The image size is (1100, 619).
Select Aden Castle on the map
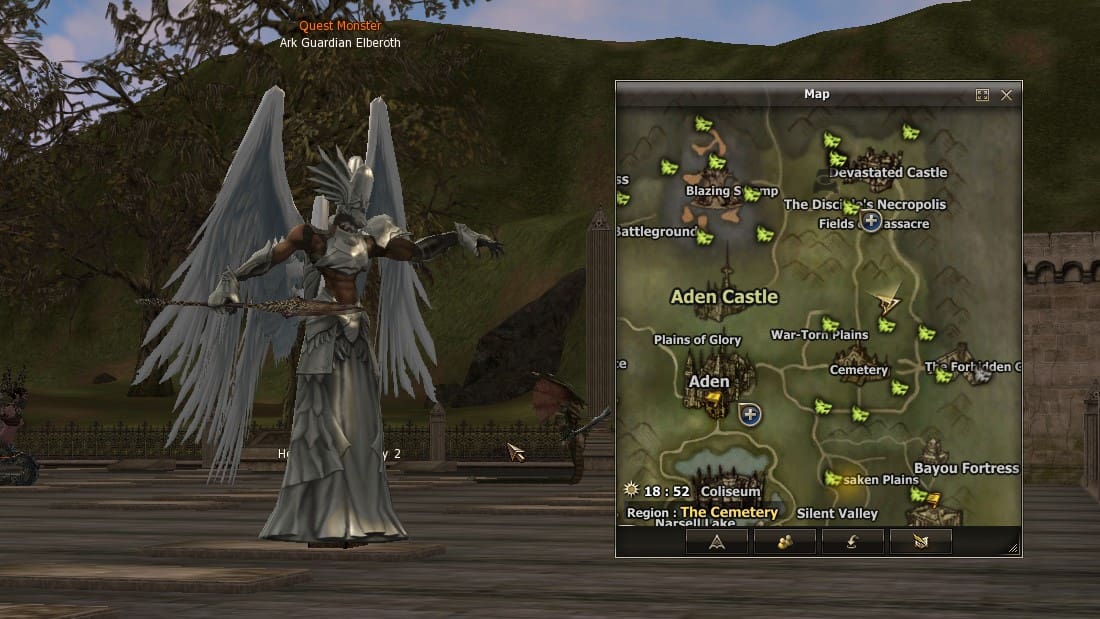tap(724, 297)
